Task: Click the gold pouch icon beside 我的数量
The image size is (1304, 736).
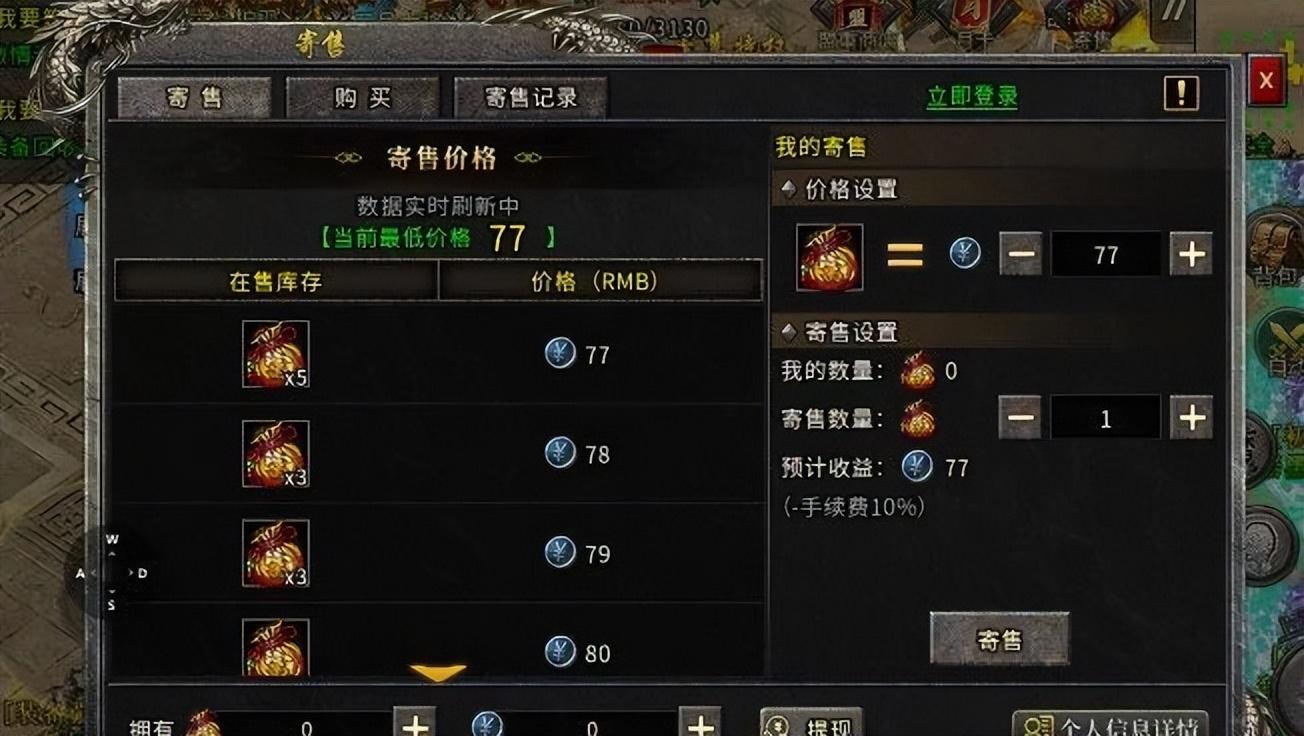Action: (919, 370)
